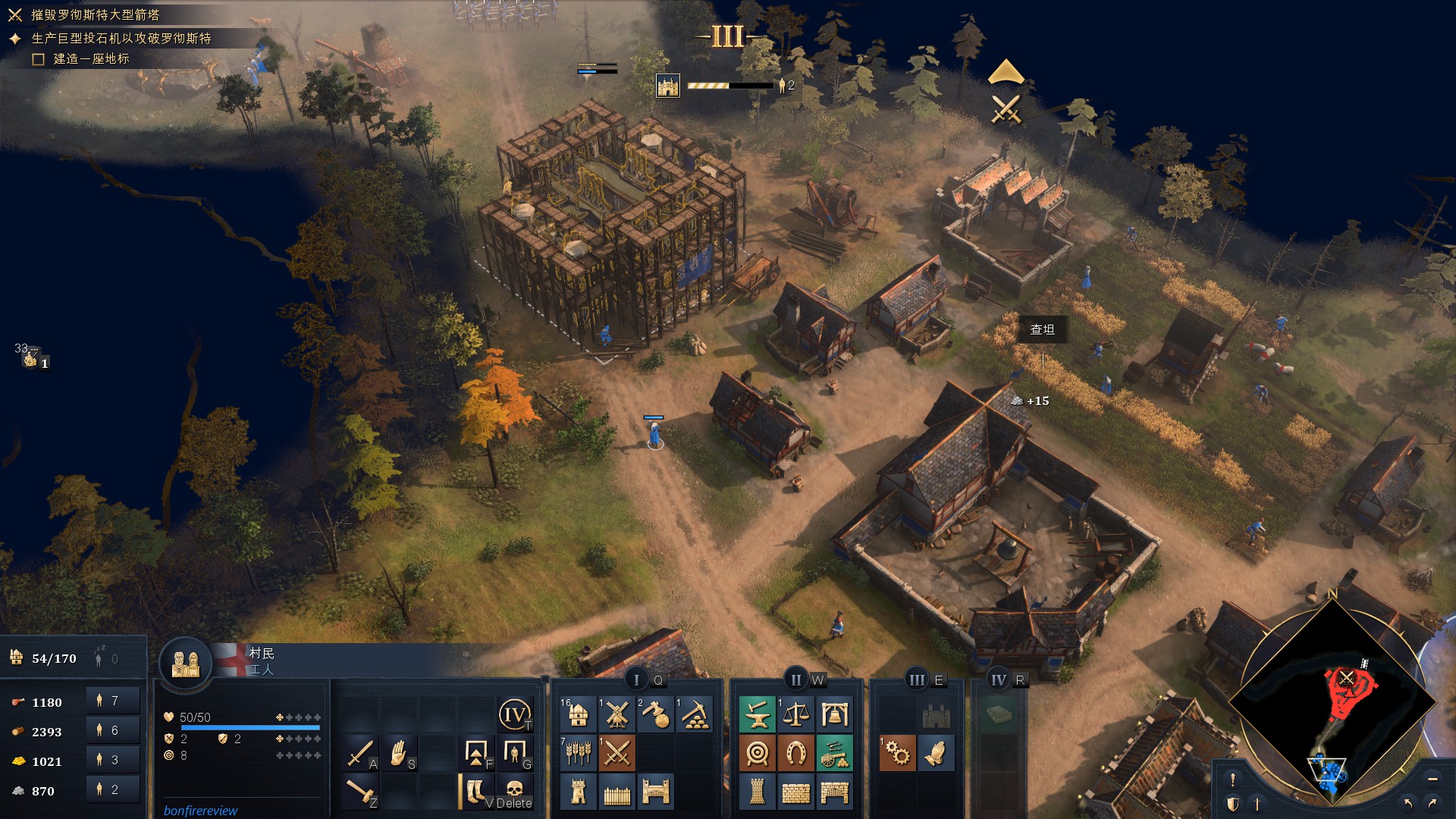1456x819 pixels.
Task: Choose the monastery praying hands icon
Action: coord(936,753)
